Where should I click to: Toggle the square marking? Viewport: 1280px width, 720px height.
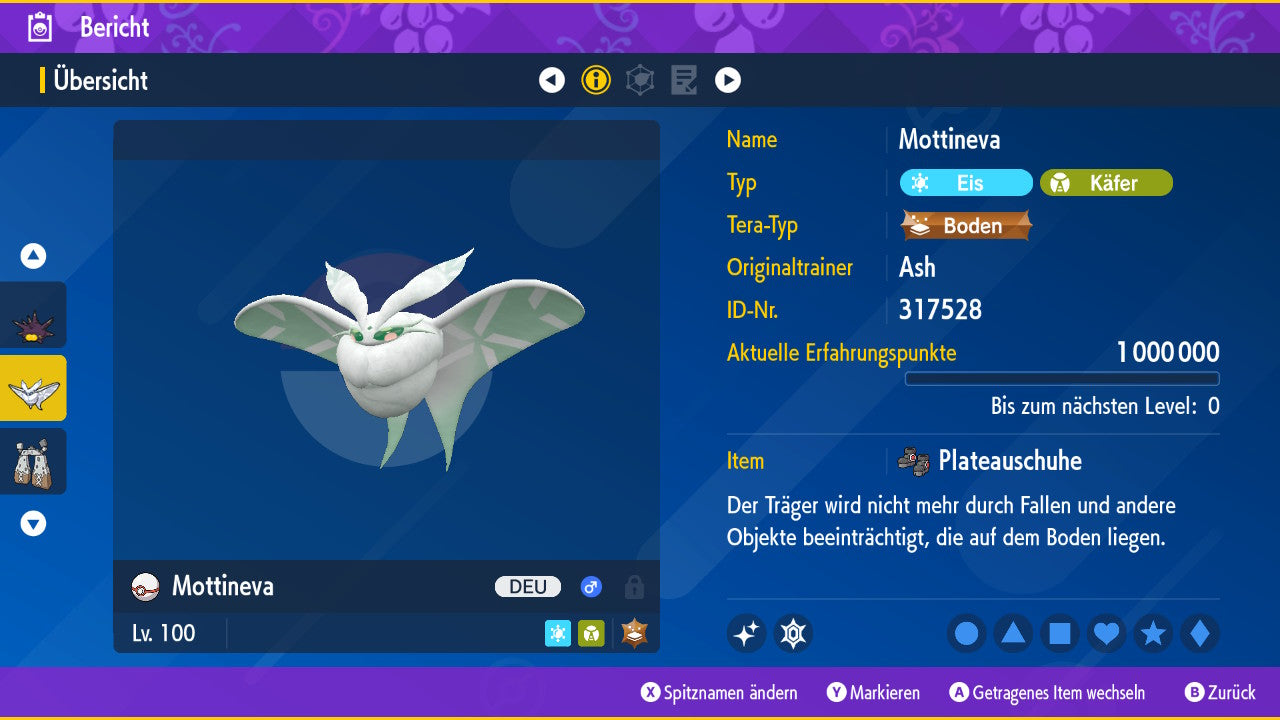pos(1060,634)
